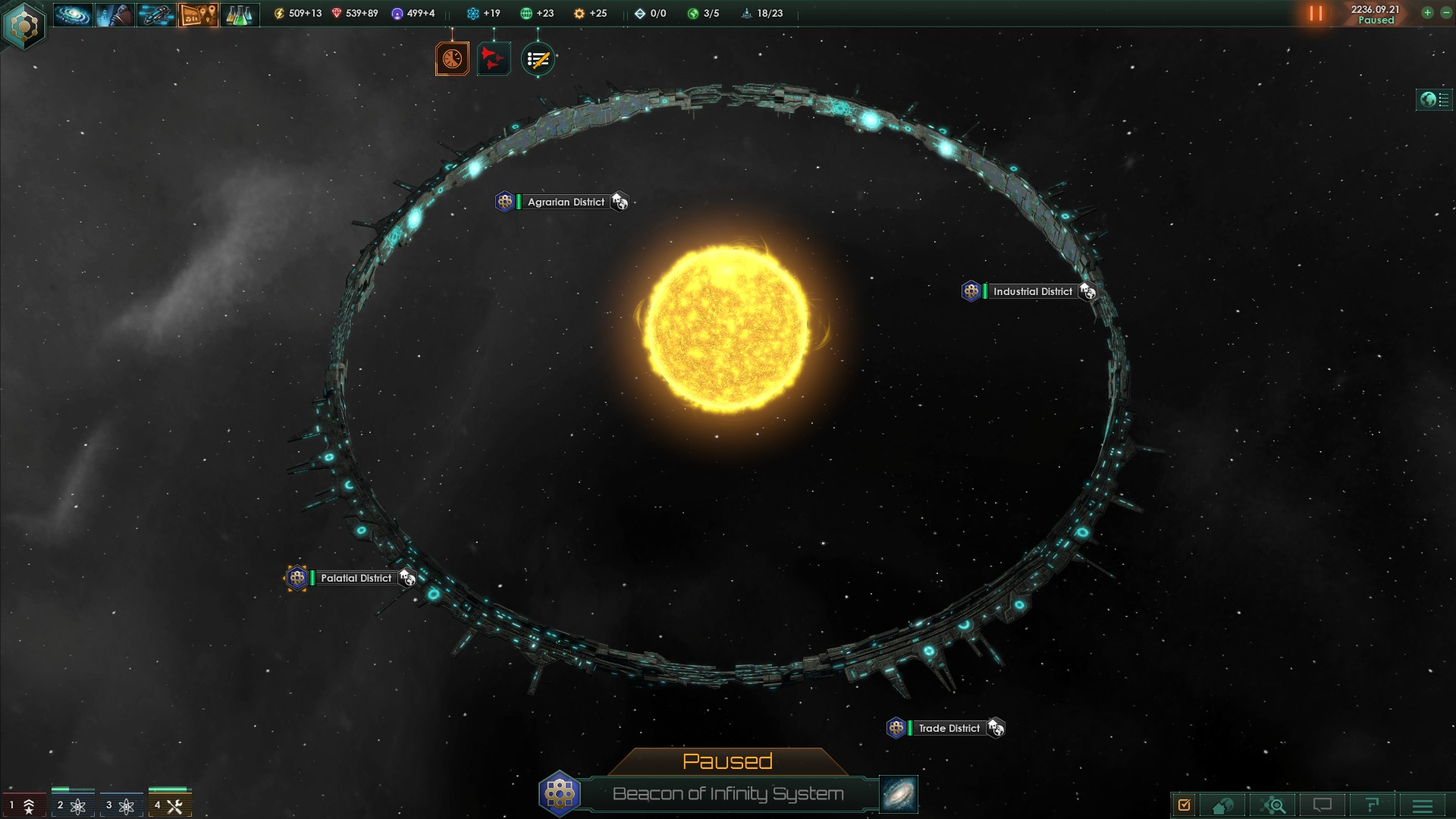This screenshot has width=1456, height=819.
Task: Click the orange clock notification icon
Action: pyautogui.click(x=452, y=59)
